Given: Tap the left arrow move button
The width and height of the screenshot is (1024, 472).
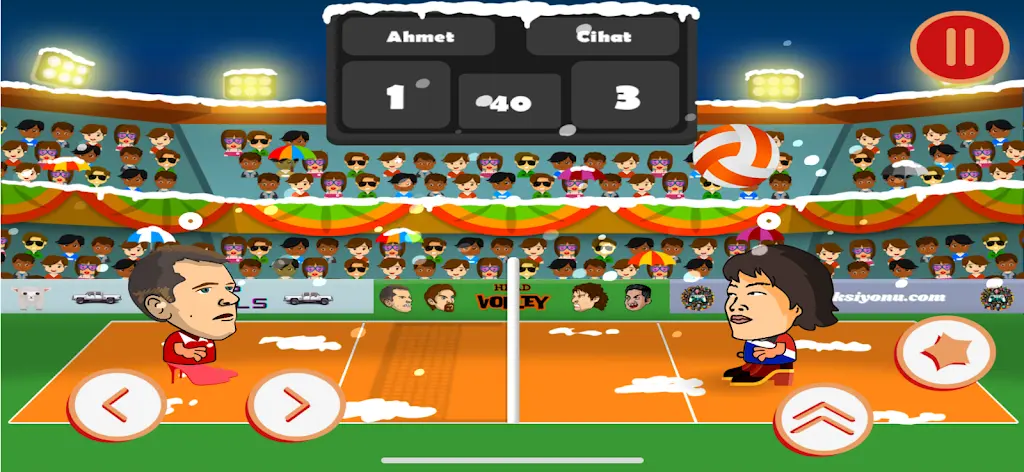Looking at the screenshot, I should coord(116,405).
